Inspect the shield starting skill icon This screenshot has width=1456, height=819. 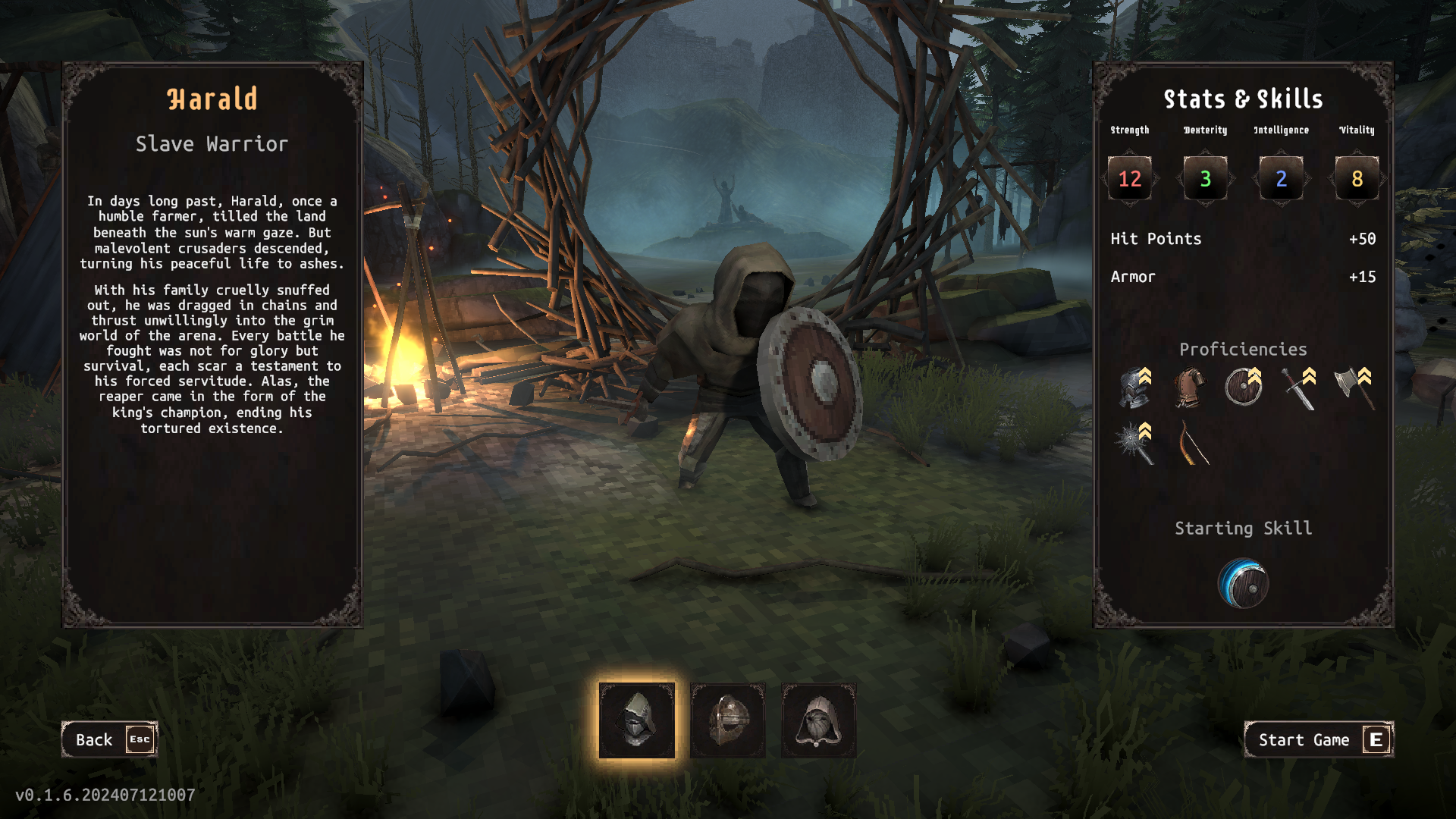1244,584
